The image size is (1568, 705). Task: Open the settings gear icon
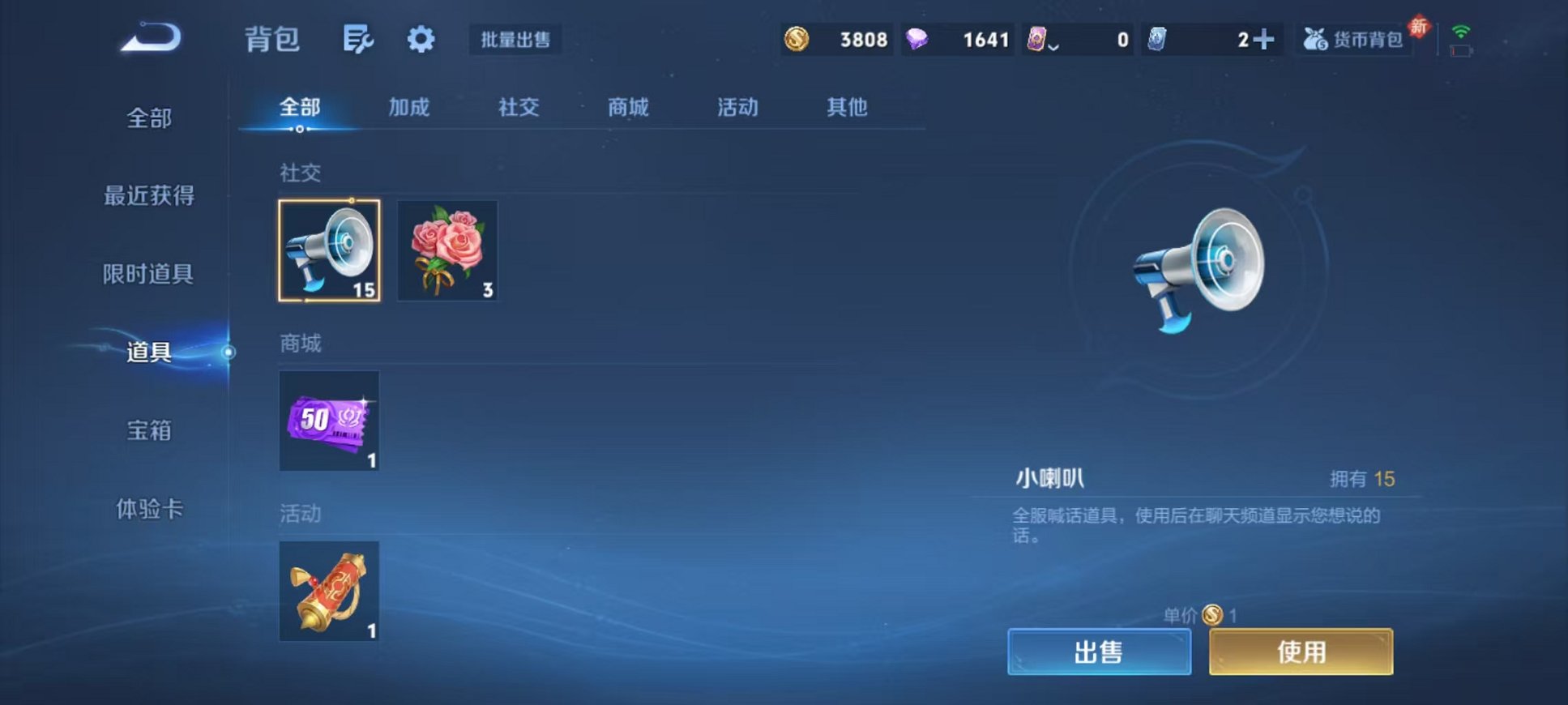click(x=419, y=38)
